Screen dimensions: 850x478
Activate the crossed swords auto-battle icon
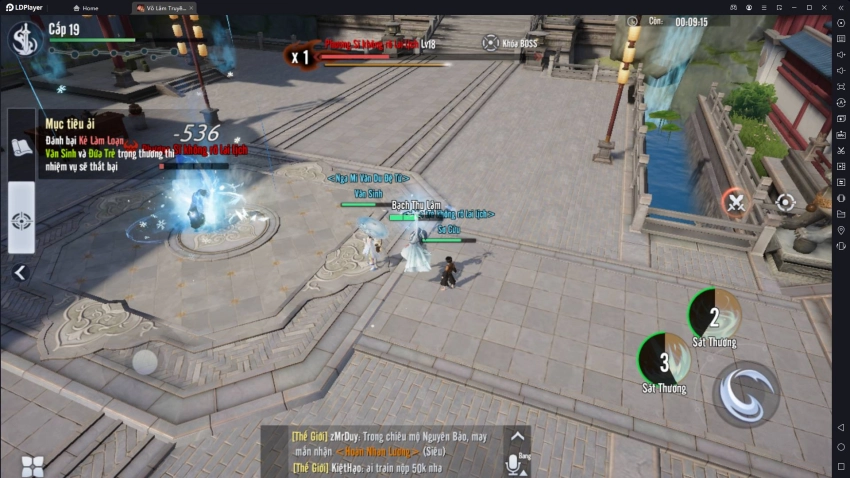tap(735, 203)
